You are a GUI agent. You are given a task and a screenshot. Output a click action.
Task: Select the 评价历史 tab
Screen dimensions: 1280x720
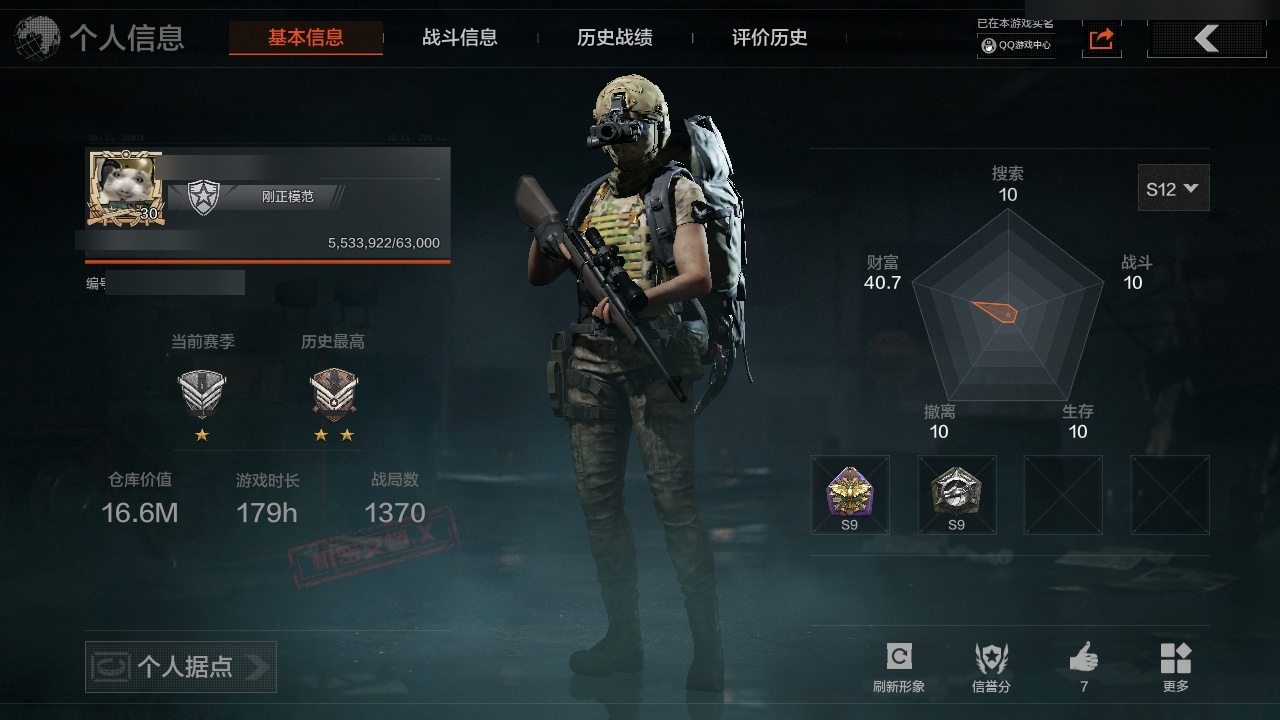click(770, 38)
